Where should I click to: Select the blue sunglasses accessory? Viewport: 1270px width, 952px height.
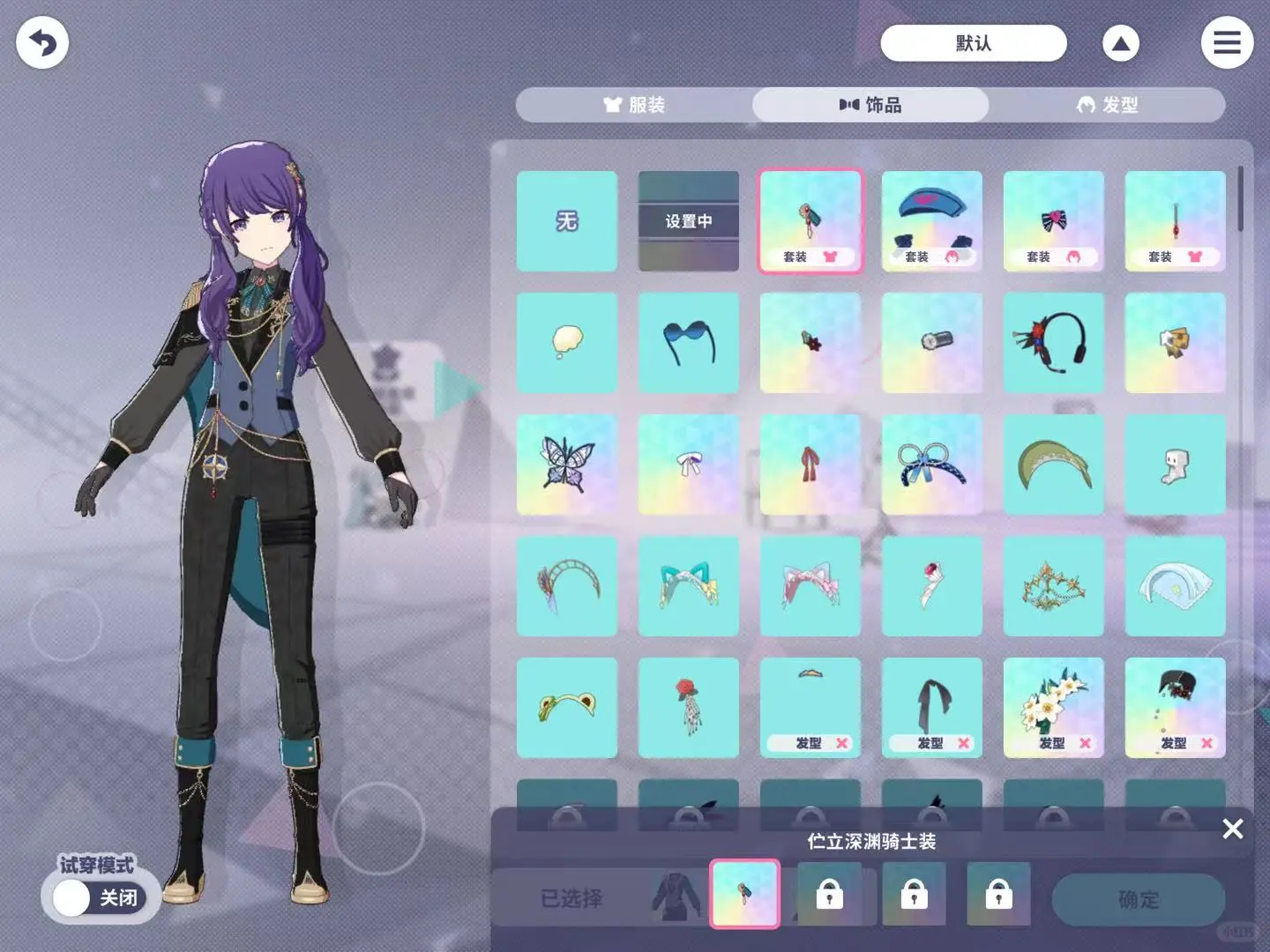pos(689,343)
